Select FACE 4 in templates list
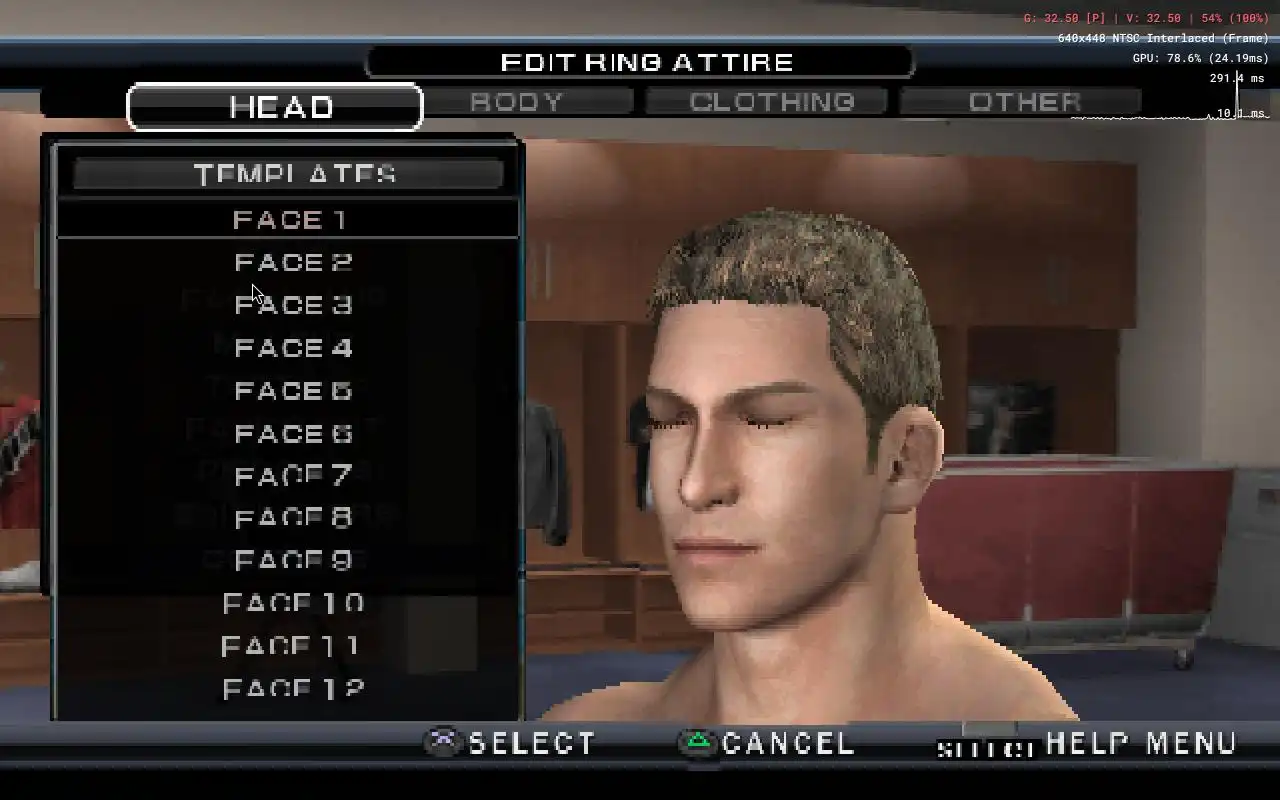 pyautogui.click(x=293, y=348)
